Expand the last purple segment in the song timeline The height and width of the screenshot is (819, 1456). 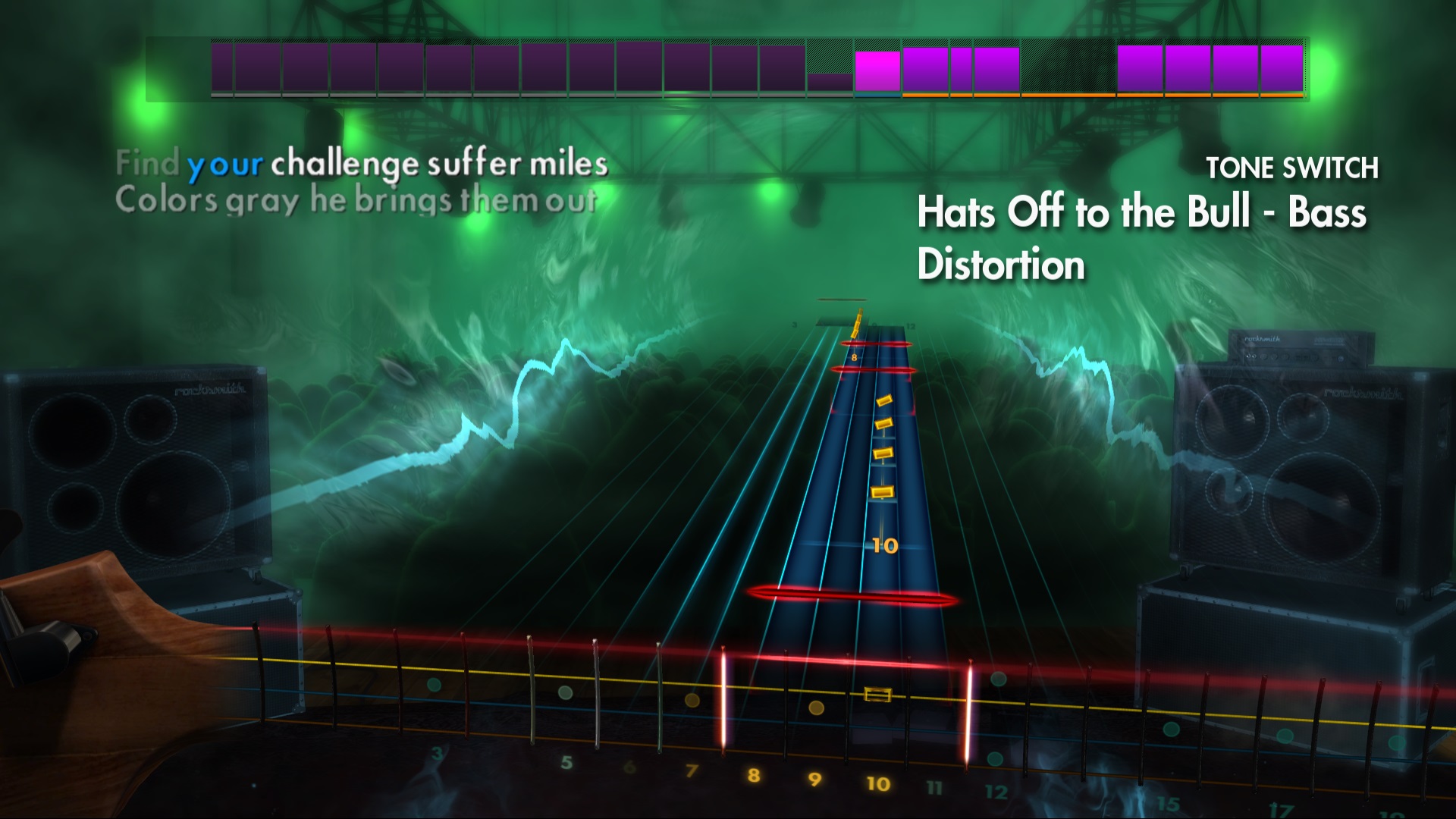point(1282,68)
